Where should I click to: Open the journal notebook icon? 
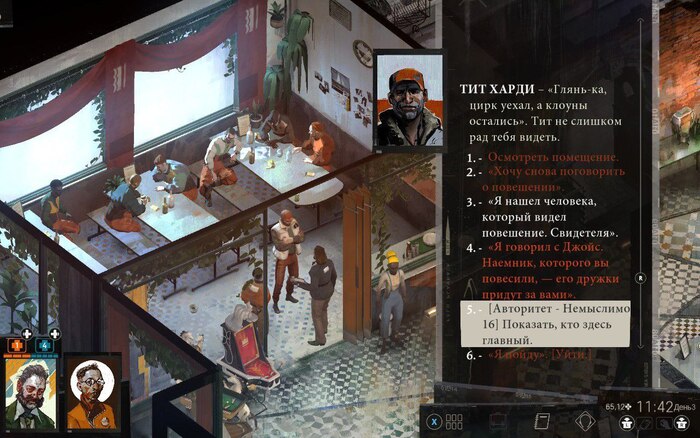coord(544,421)
